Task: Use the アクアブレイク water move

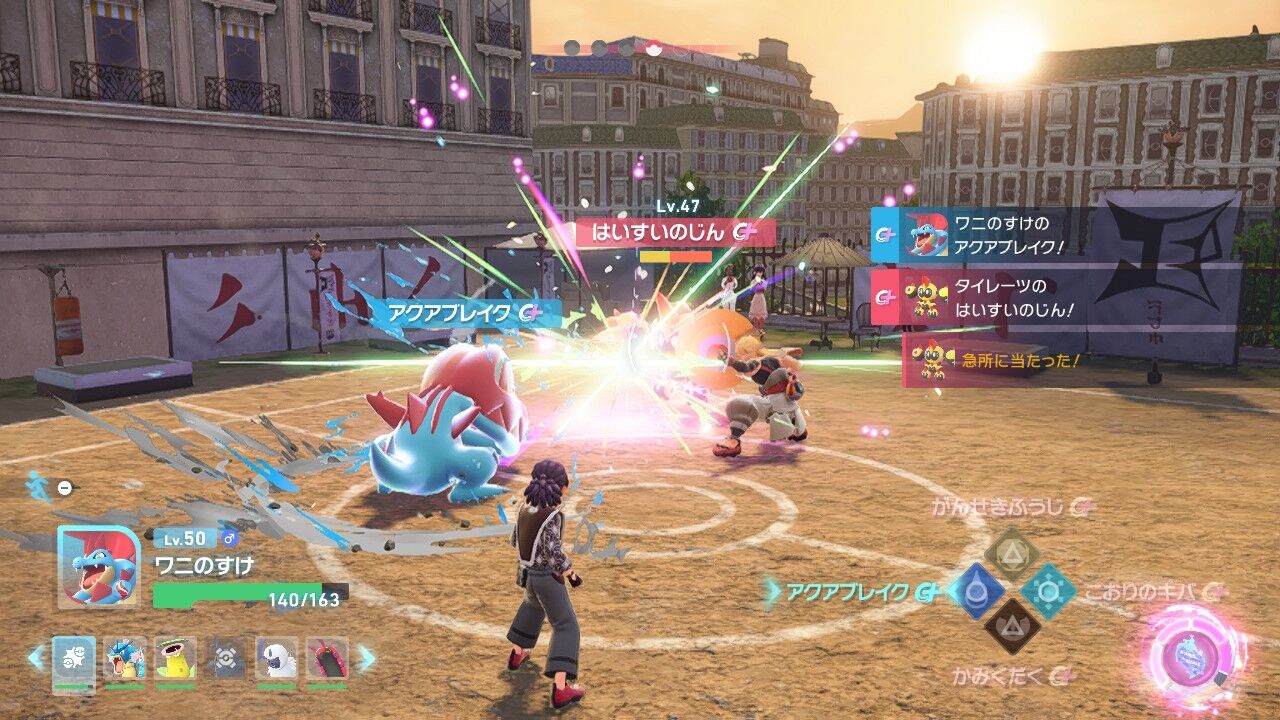Action: [976, 591]
